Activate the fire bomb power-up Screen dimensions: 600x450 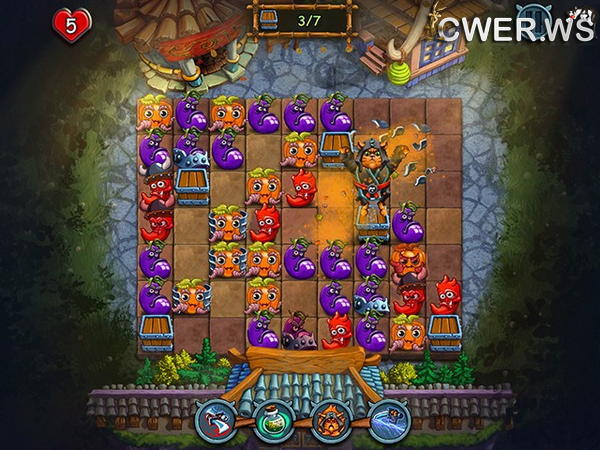pyautogui.click(x=330, y=419)
